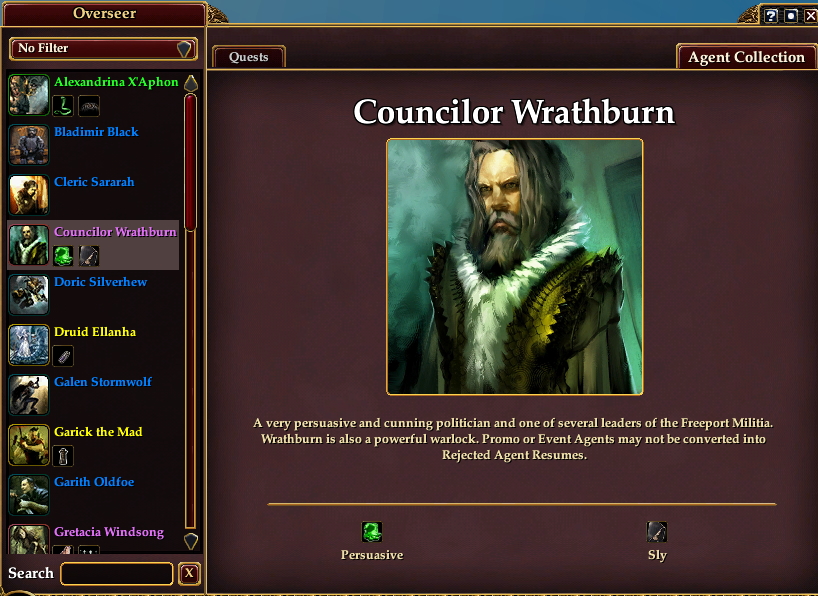Screen dimensions: 818x596
Task: Click Councilor Wrathburn's large portrait
Action: pyautogui.click(x=514, y=267)
